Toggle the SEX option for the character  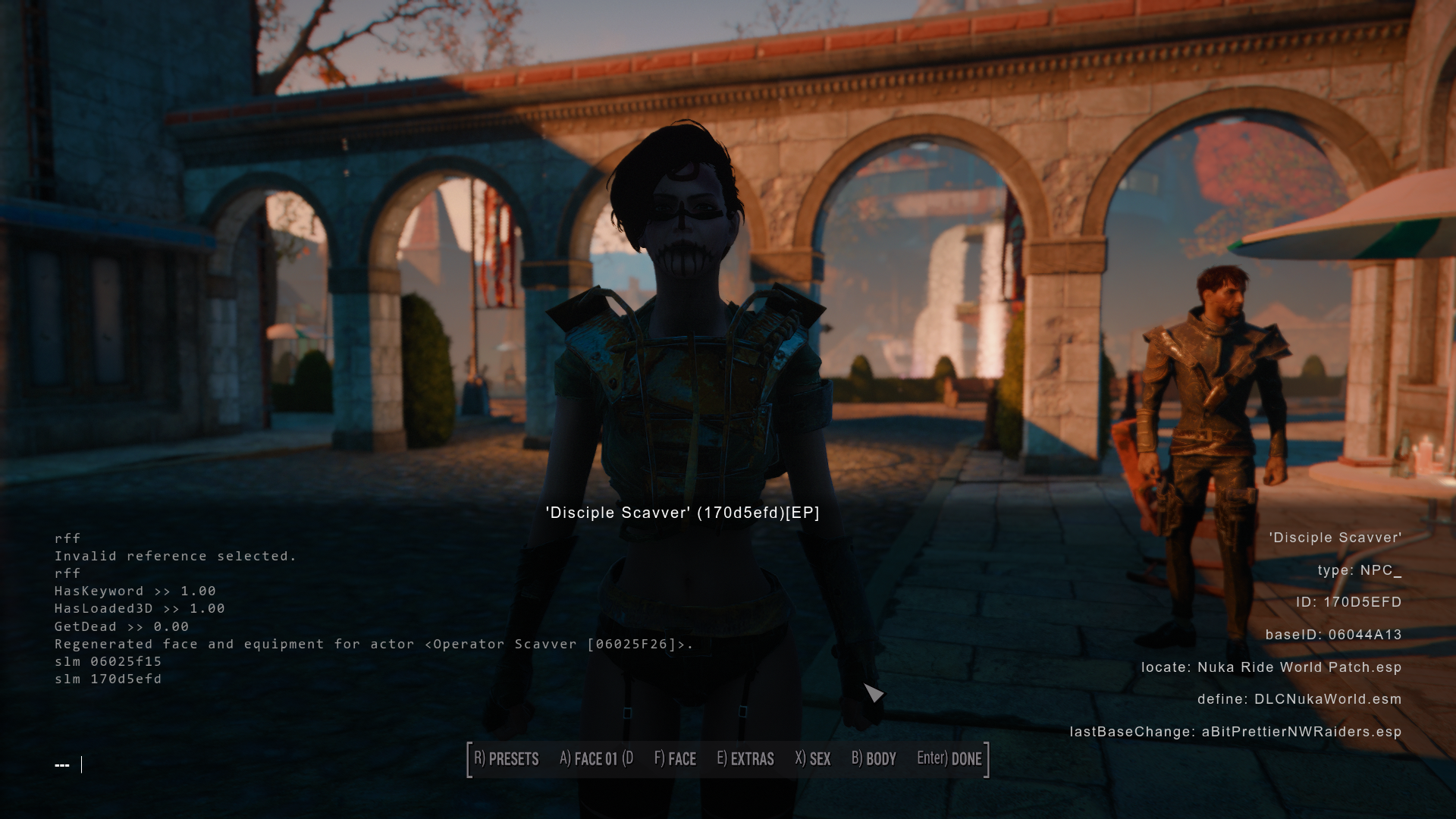point(812,758)
